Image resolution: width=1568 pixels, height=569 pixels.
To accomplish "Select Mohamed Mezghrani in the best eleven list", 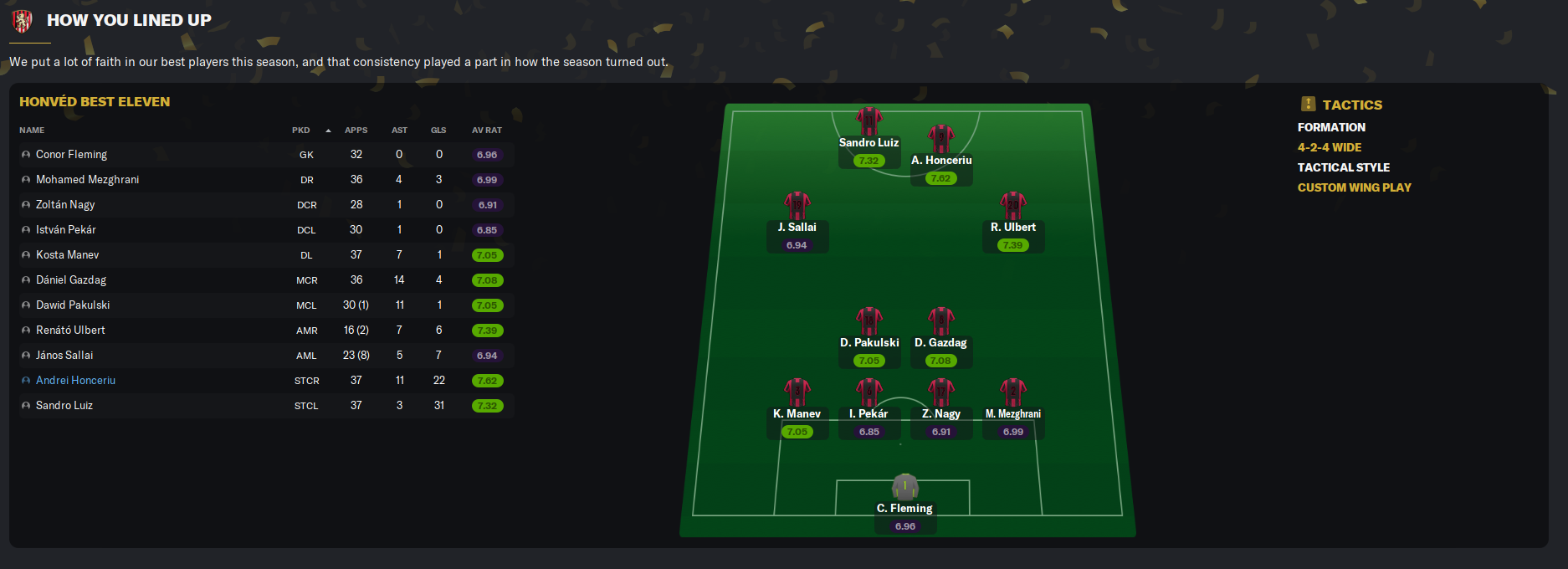I will [x=87, y=180].
